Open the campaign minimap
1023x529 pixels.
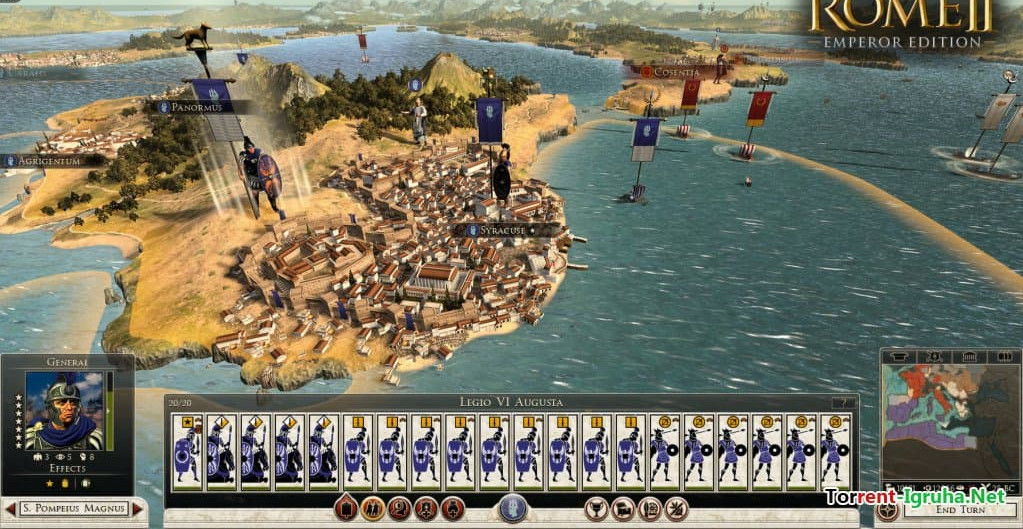[948, 427]
